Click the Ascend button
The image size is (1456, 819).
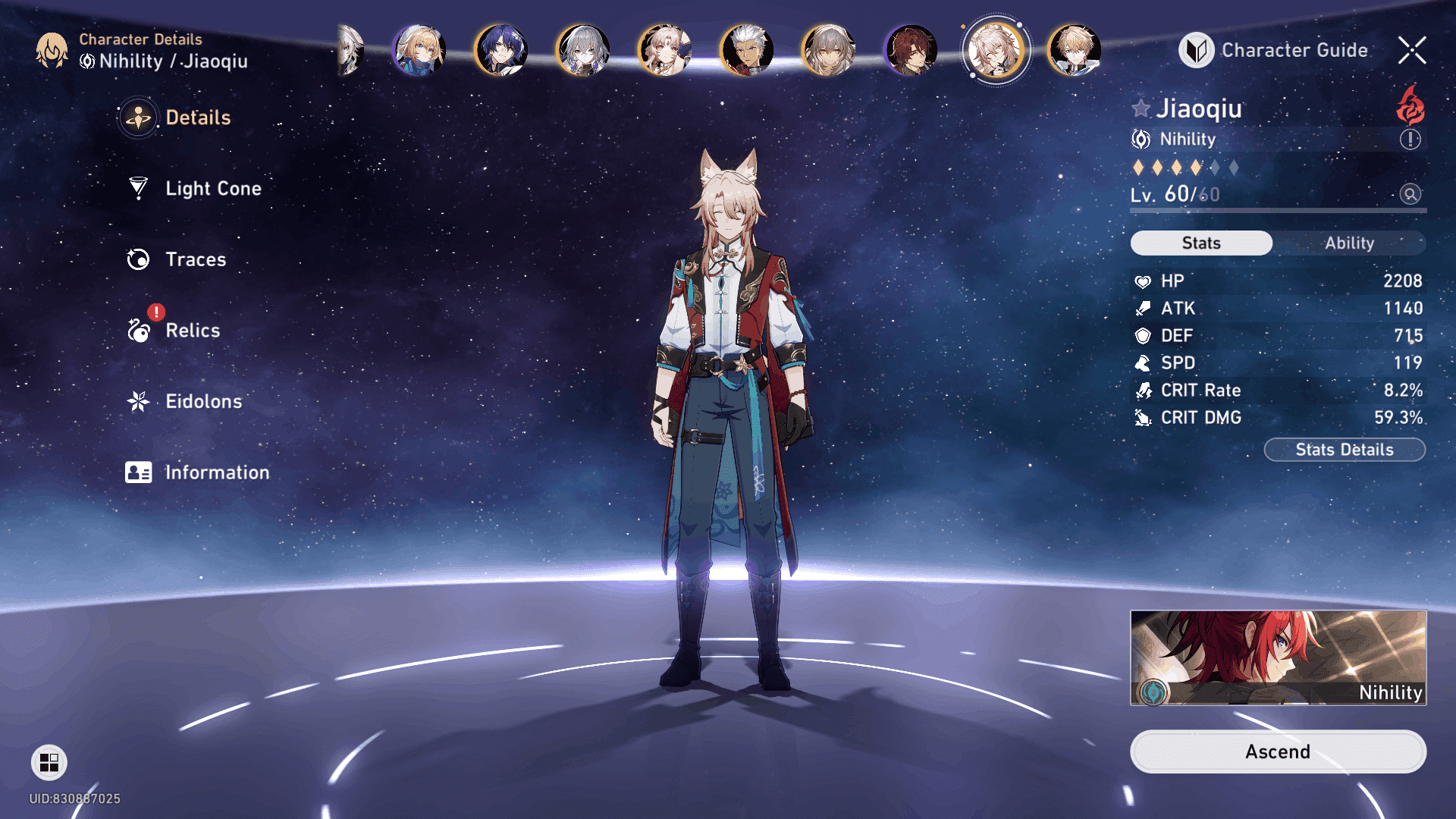pos(1278,752)
